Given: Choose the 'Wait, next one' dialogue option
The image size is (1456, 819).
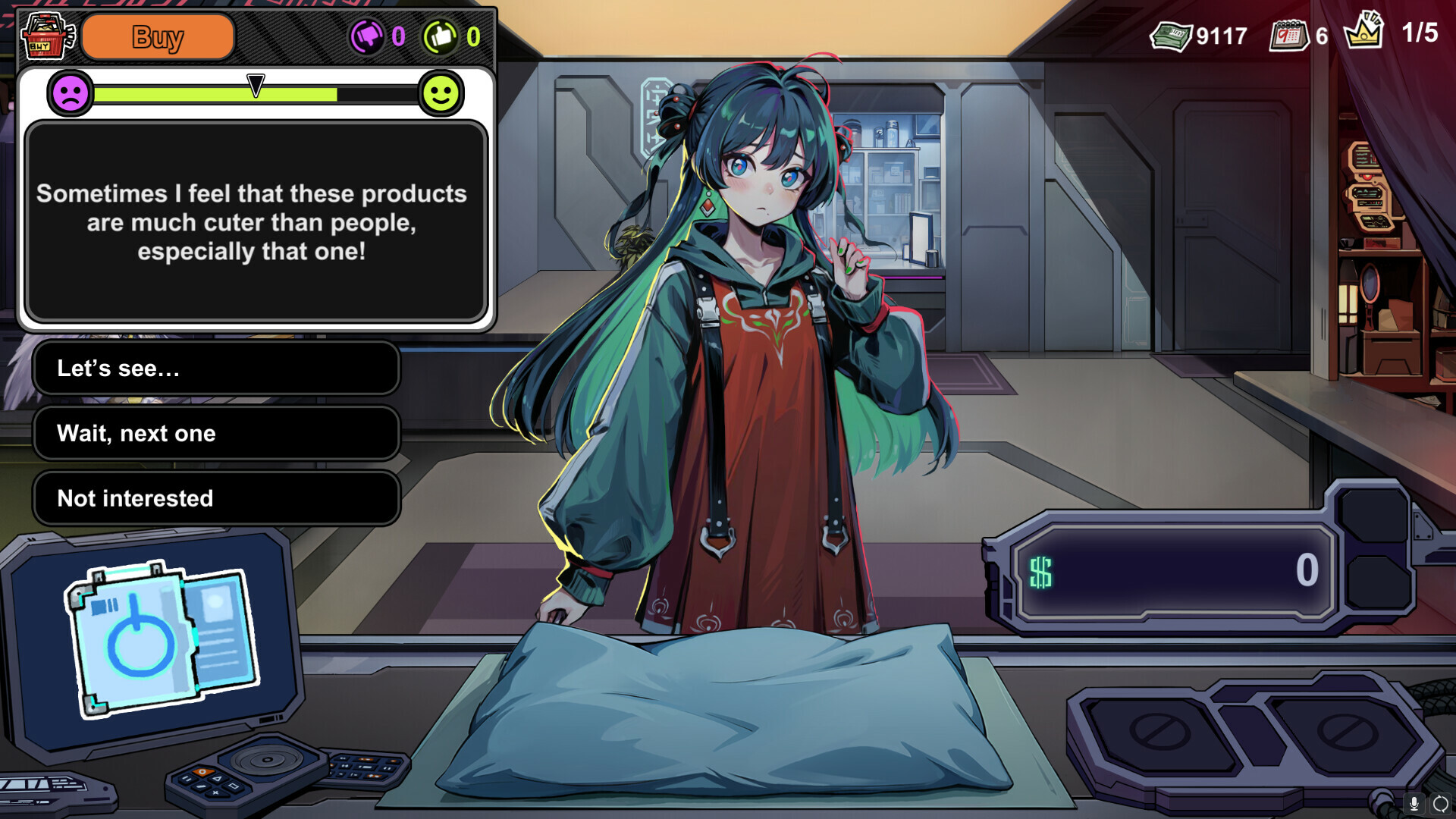Looking at the screenshot, I should (x=215, y=433).
